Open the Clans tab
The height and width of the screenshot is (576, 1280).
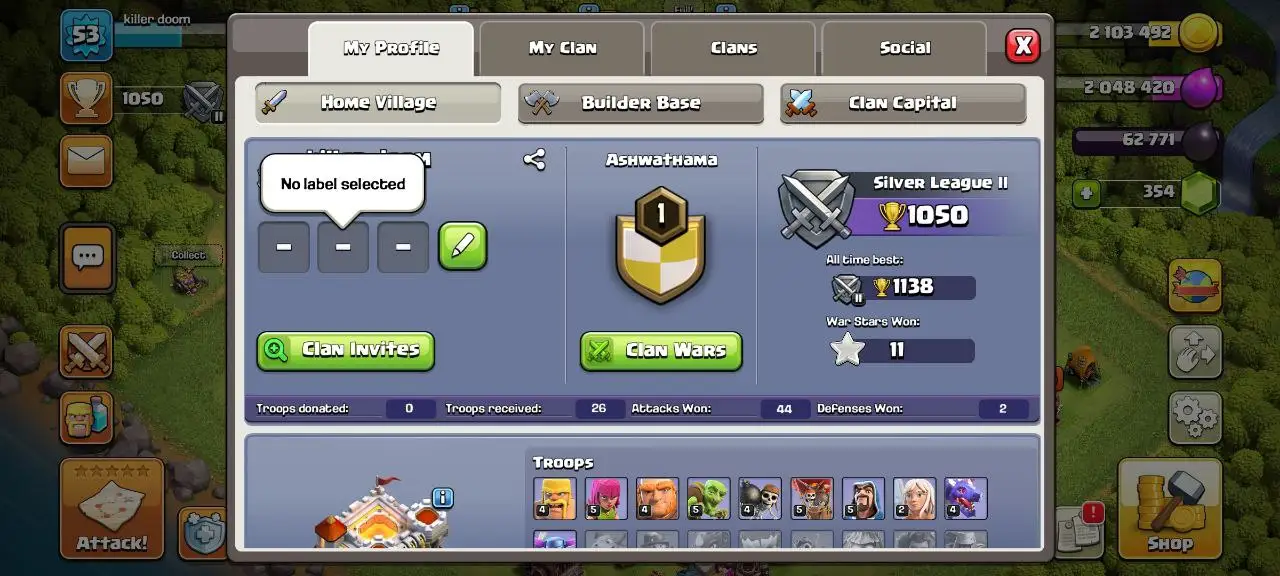[x=733, y=48]
